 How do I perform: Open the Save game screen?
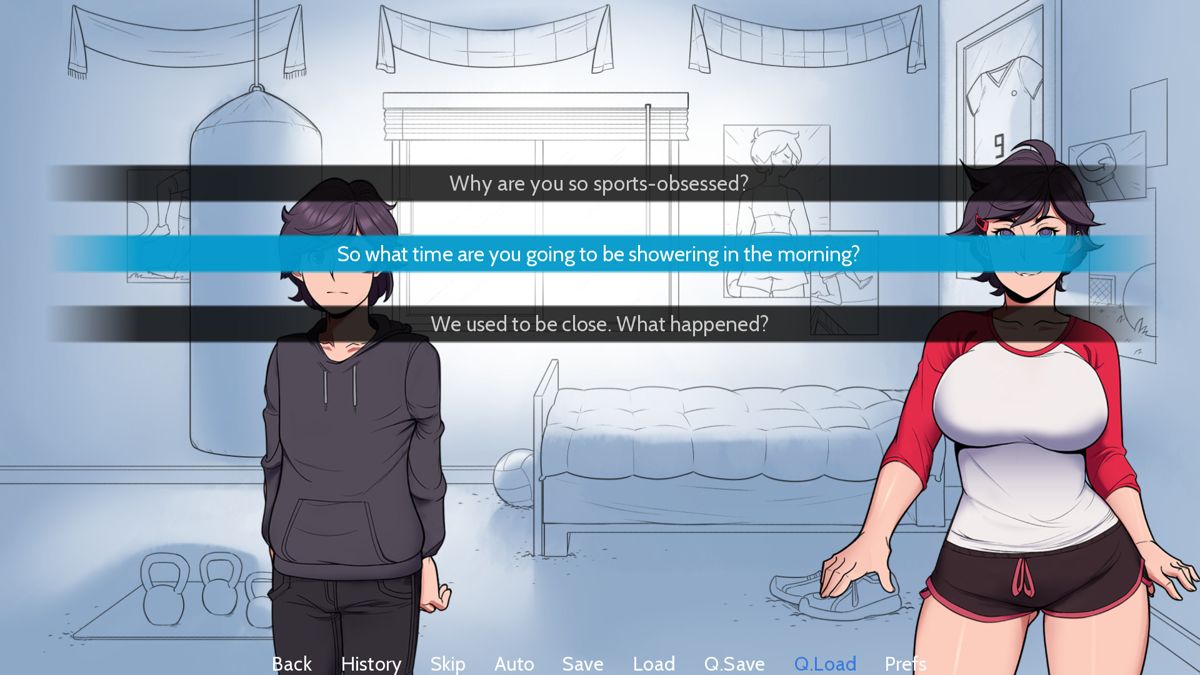pos(582,664)
